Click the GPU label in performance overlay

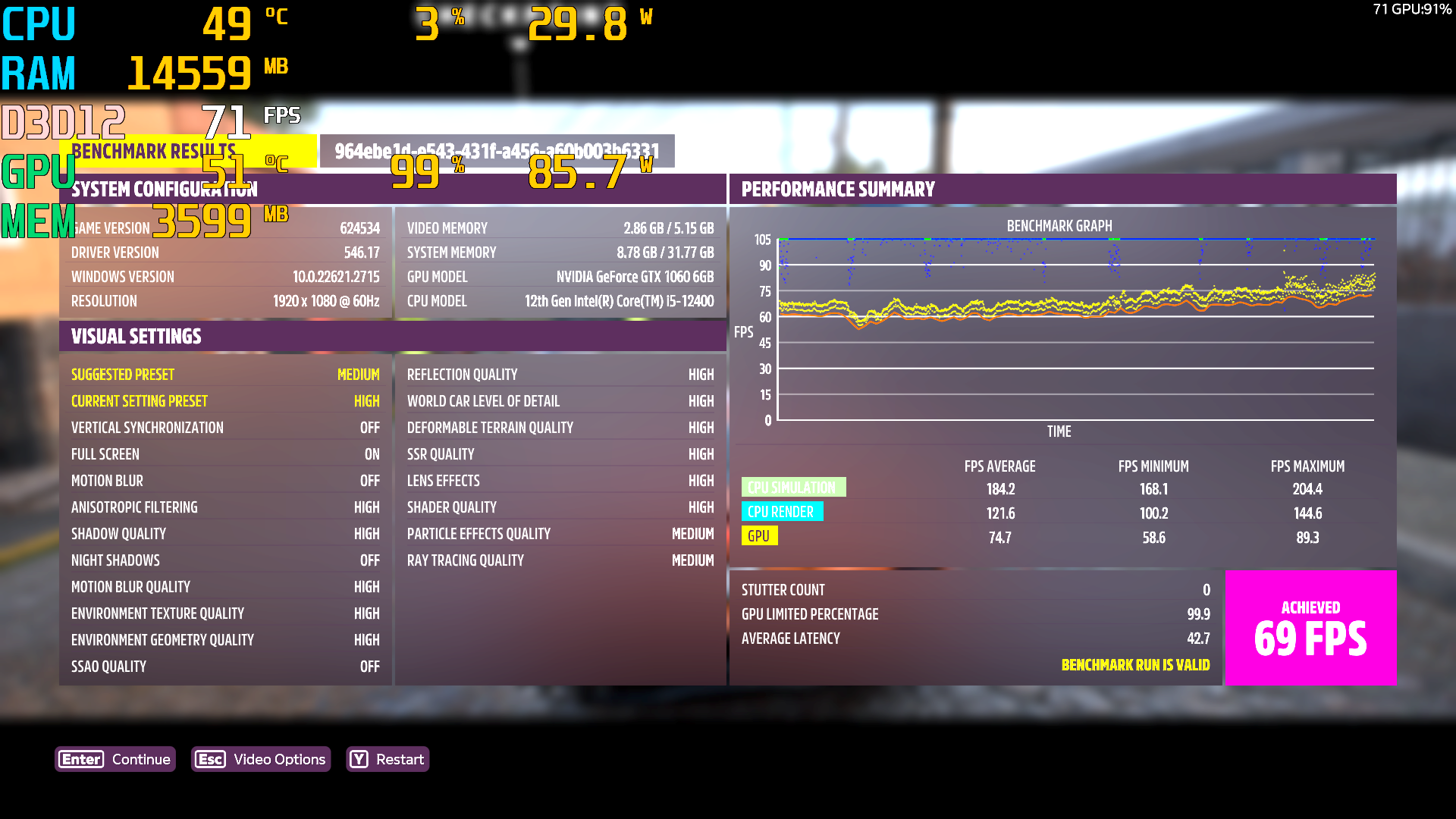tap(38, 173)
